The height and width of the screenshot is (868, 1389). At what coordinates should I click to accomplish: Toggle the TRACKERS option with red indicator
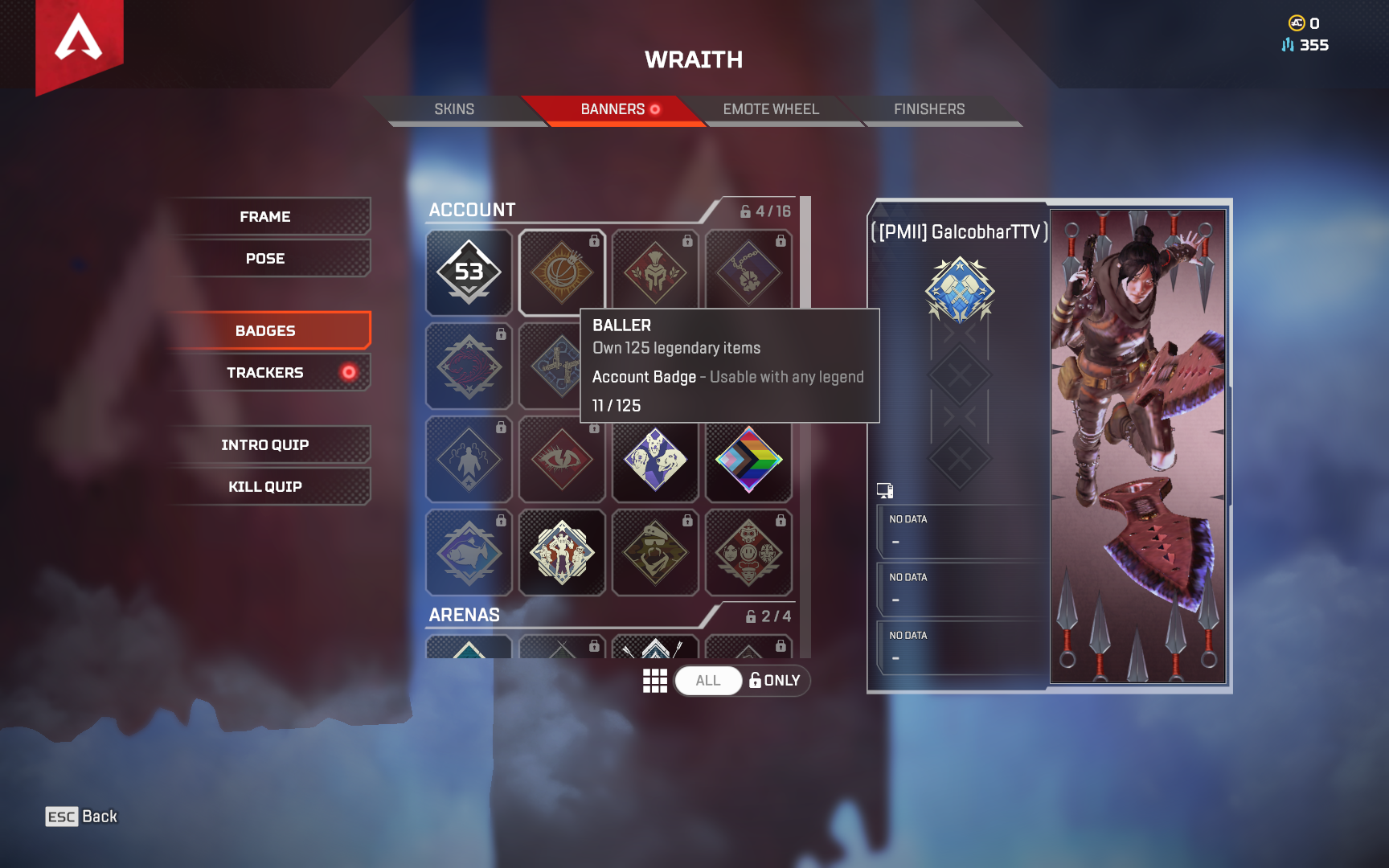coord(269,372)
